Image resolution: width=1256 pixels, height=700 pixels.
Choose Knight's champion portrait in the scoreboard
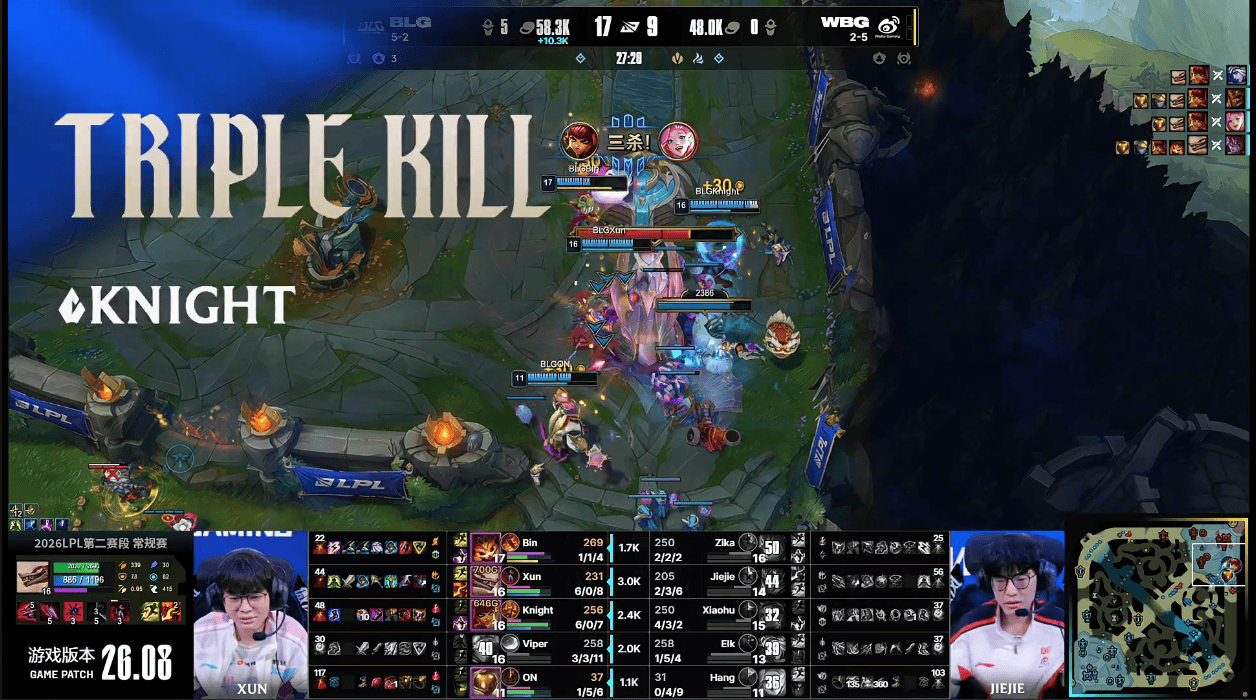(x=485, y=614)
